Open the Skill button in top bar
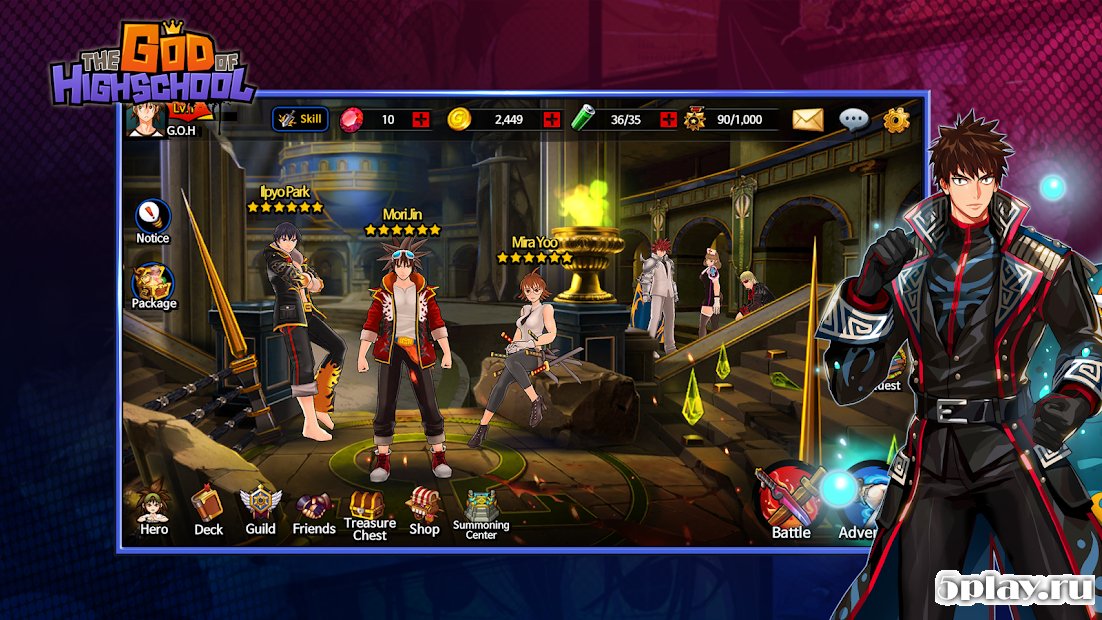1102x620 pixels. pyautogui.click(x=300, y=120)
